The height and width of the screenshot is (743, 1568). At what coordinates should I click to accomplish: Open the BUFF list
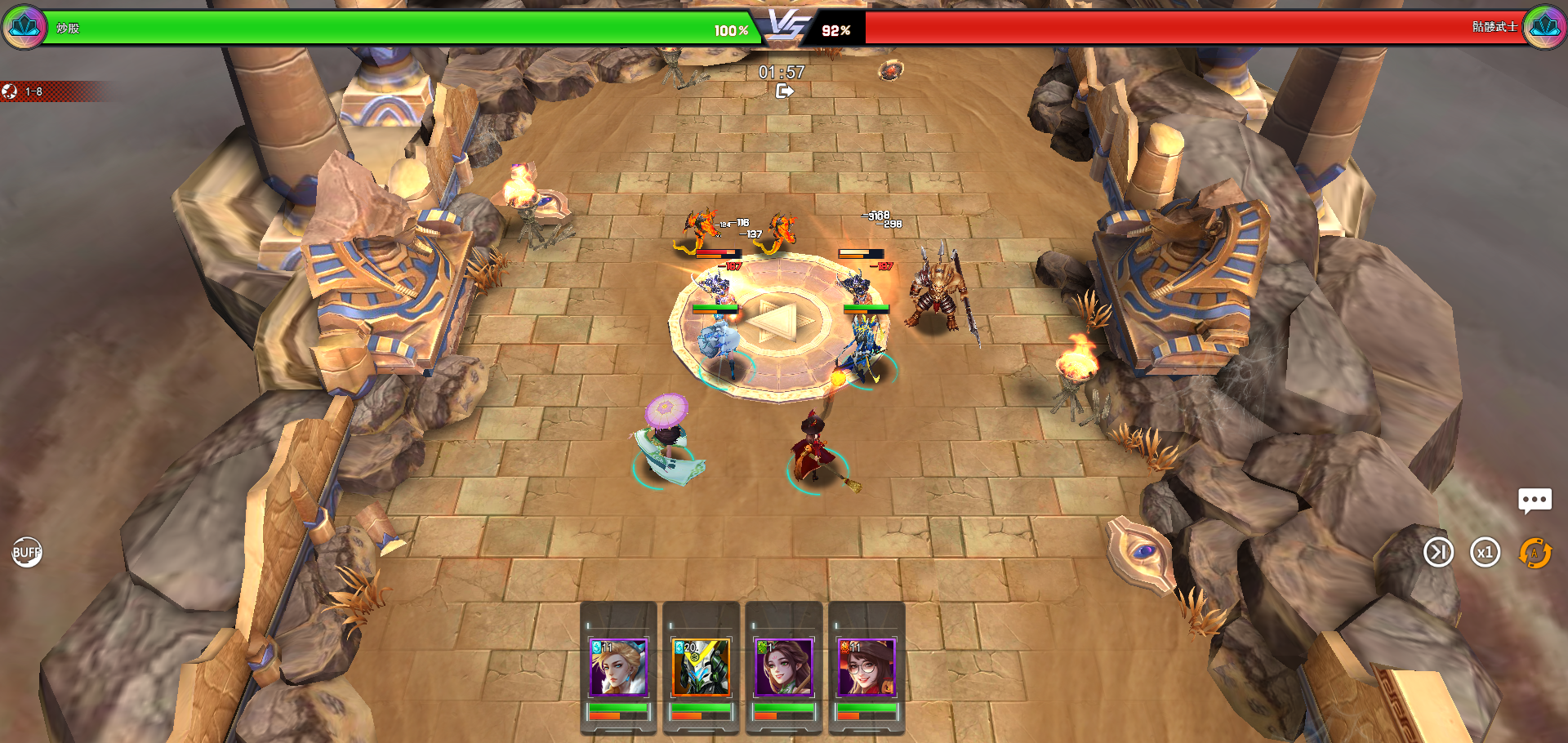click(x=26, y=553)
